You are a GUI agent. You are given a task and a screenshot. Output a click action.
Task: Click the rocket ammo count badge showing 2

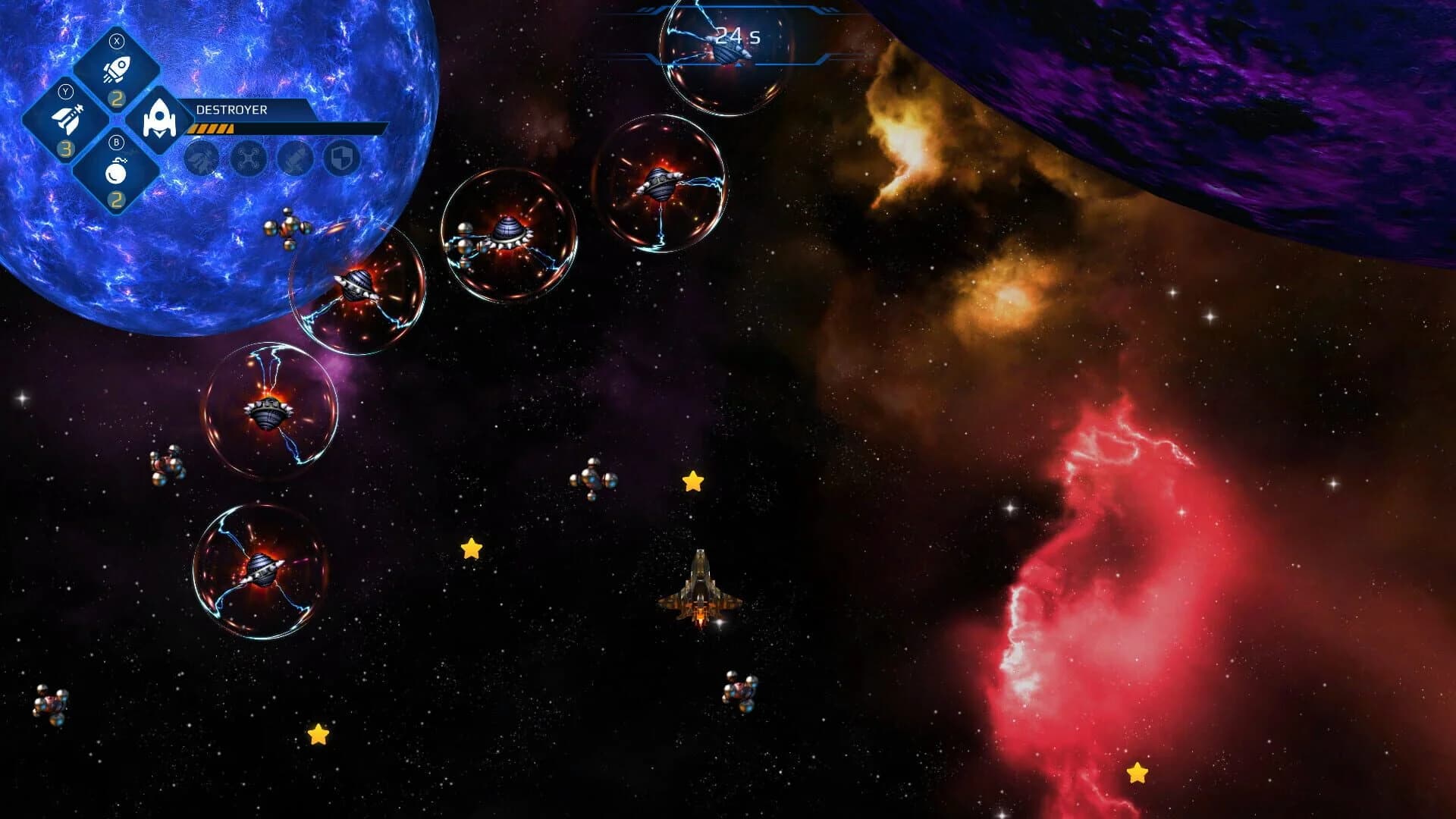117,99
